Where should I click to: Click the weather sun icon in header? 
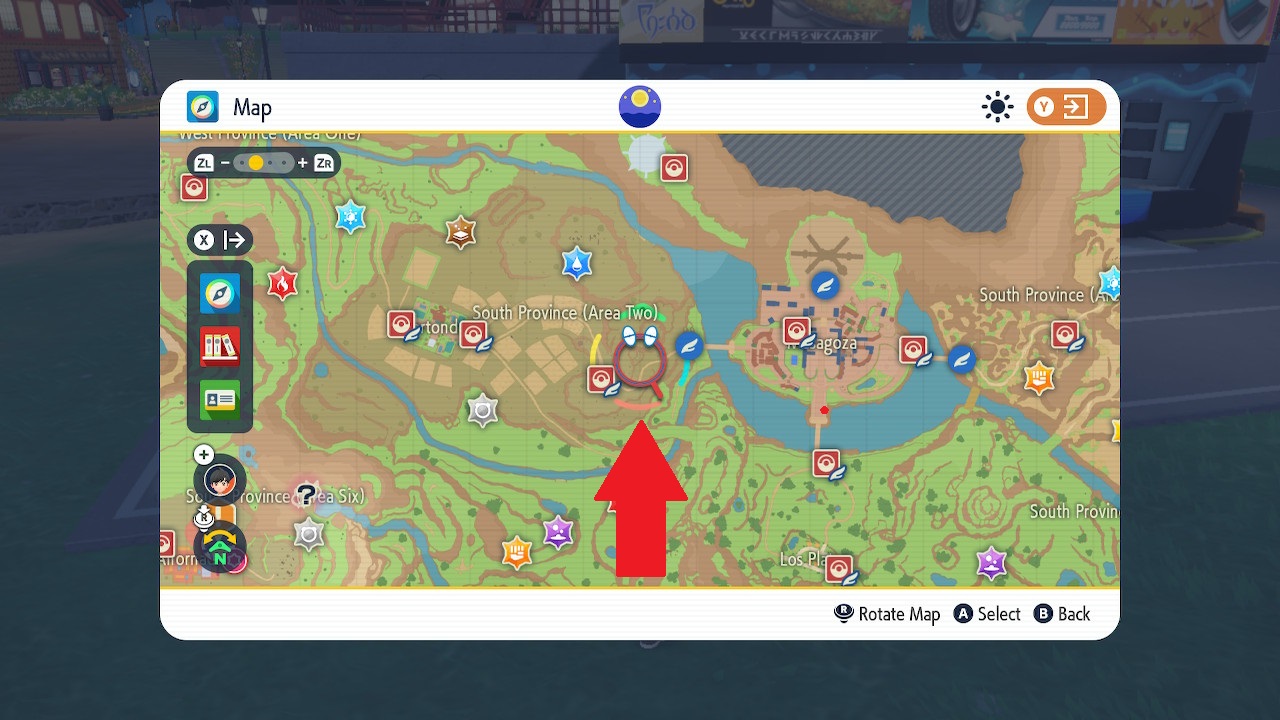pyautogui.click(x=997, y=106)
